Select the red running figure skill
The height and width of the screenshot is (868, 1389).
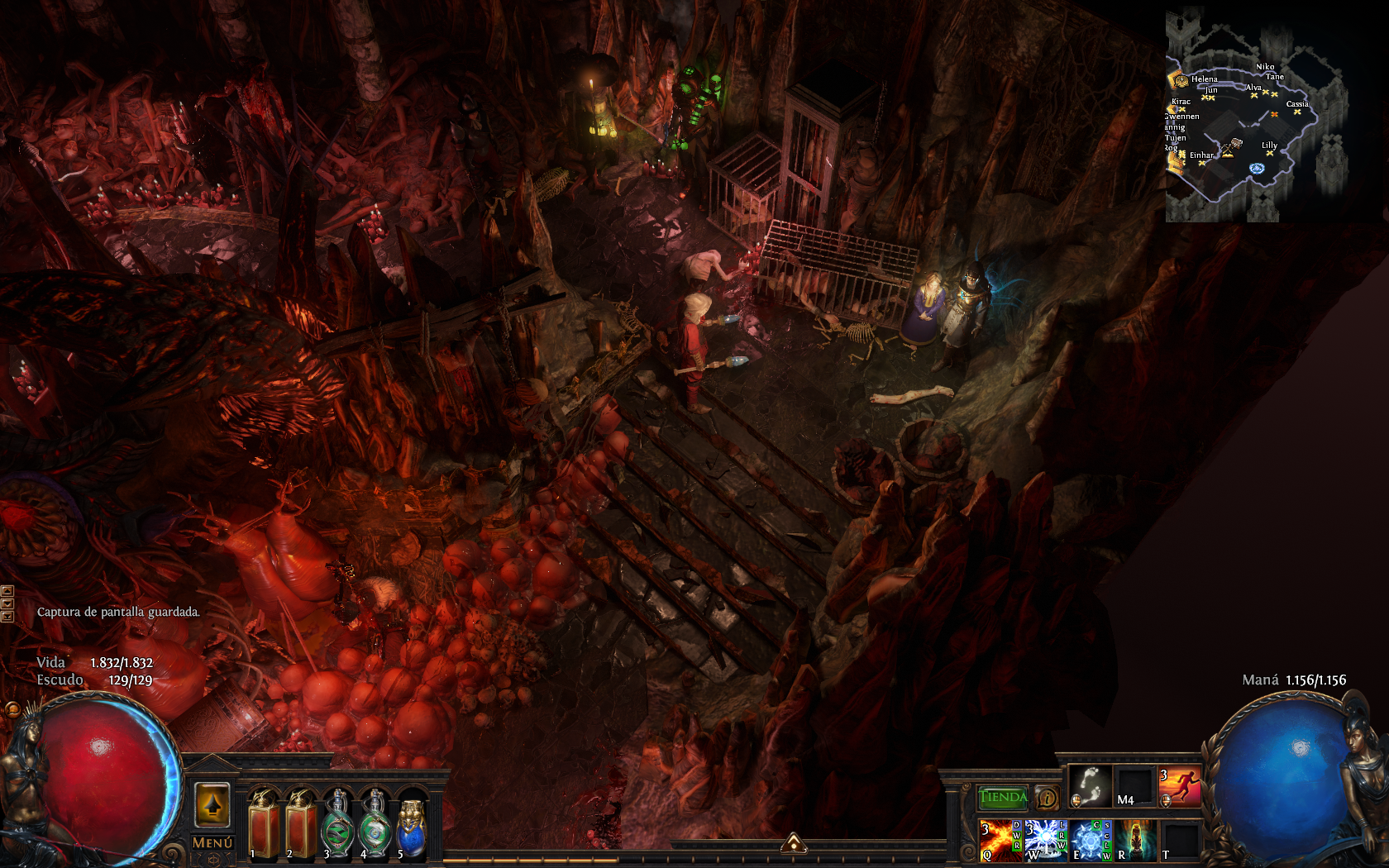(1180, 786)
